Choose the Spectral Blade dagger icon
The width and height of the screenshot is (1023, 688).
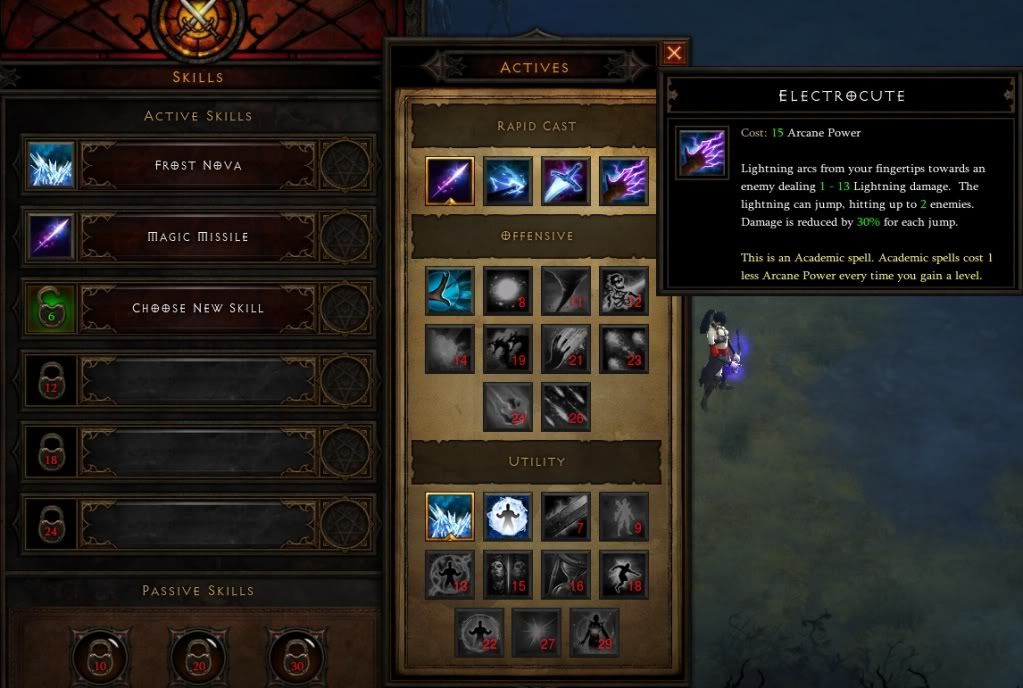(566, 181)
